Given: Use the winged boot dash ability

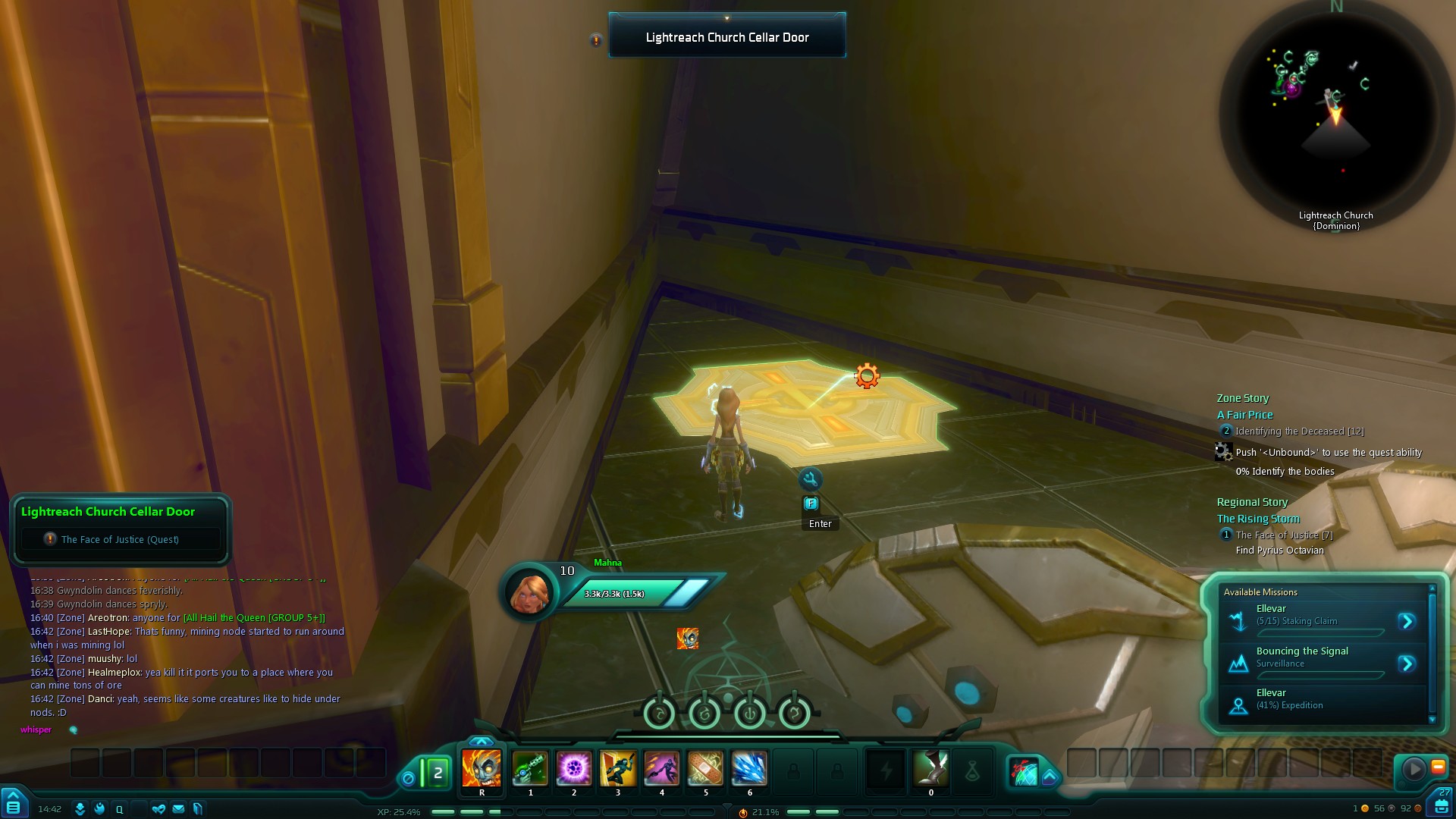Looking at the screenshot, I should click(x=930, y=769).
